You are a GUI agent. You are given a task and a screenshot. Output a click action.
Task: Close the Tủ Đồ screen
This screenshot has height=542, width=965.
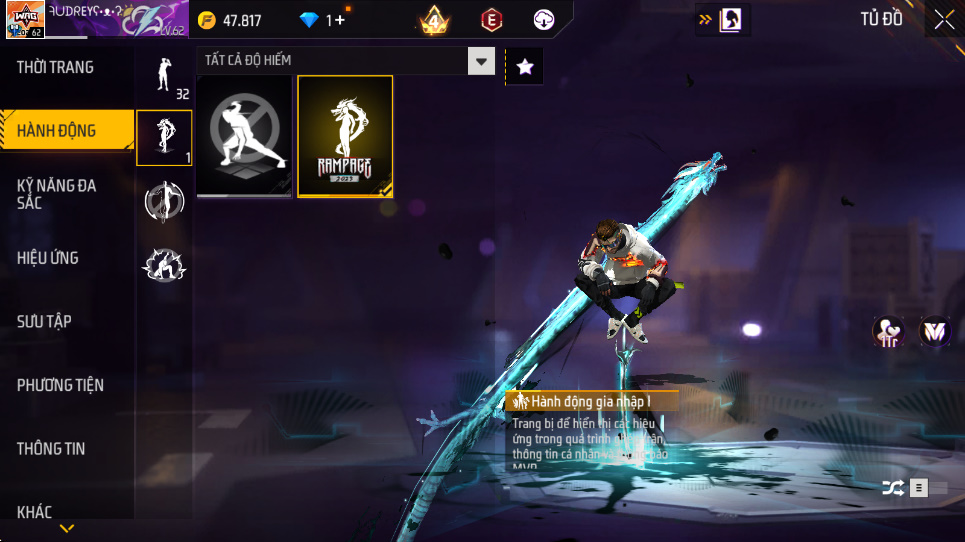pyautogui.click(x=943, y=19)
